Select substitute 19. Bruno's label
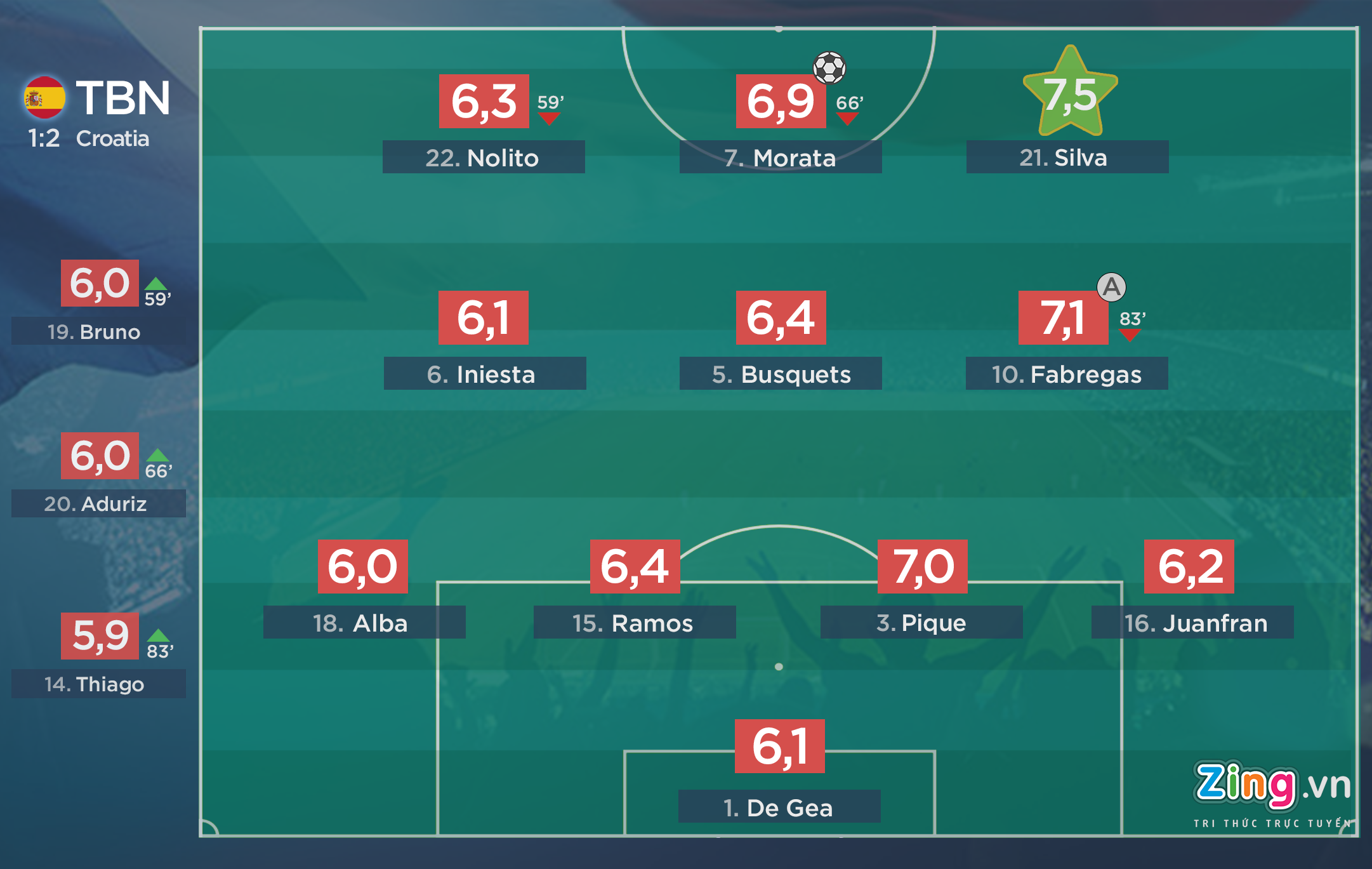Image resolution: width=1372 pixels, height=869 pixels. [98, 332]
